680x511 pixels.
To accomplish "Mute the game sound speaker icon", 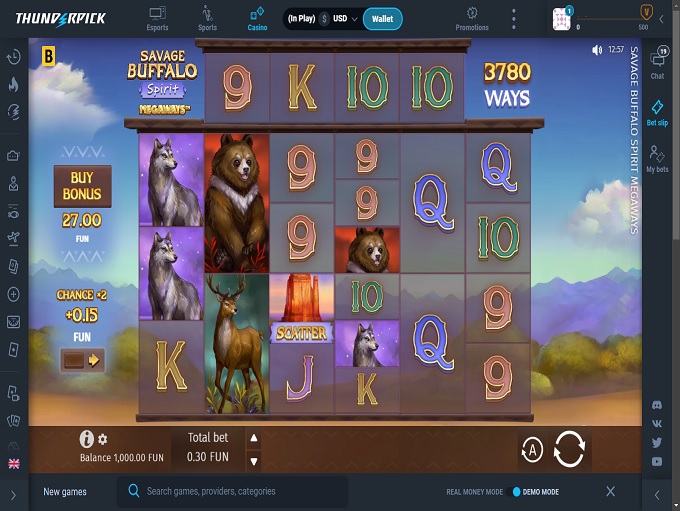I will [597, 50].
